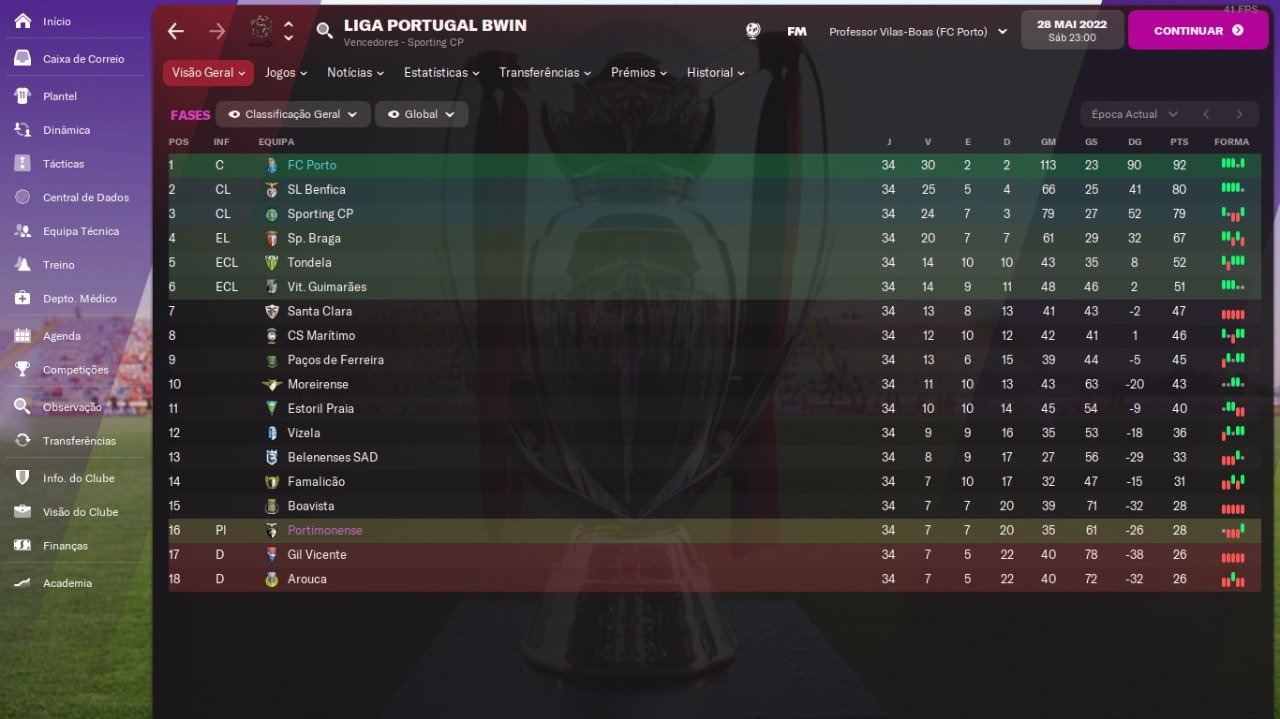This screenshot has height=719, width=1280.
Task: Open the Historial tab
Action: [716, 73]
